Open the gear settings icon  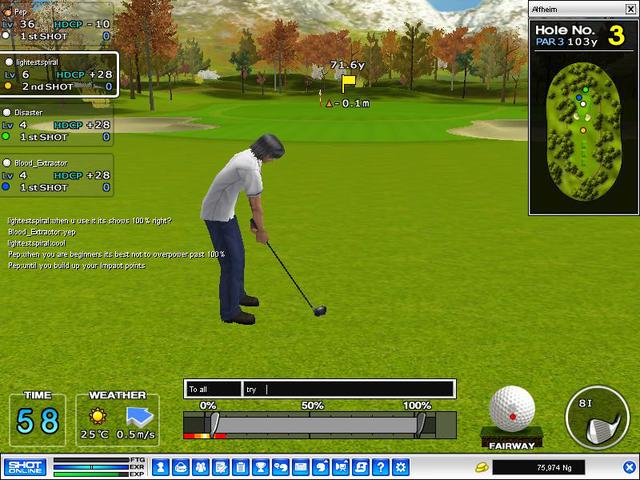400,467
